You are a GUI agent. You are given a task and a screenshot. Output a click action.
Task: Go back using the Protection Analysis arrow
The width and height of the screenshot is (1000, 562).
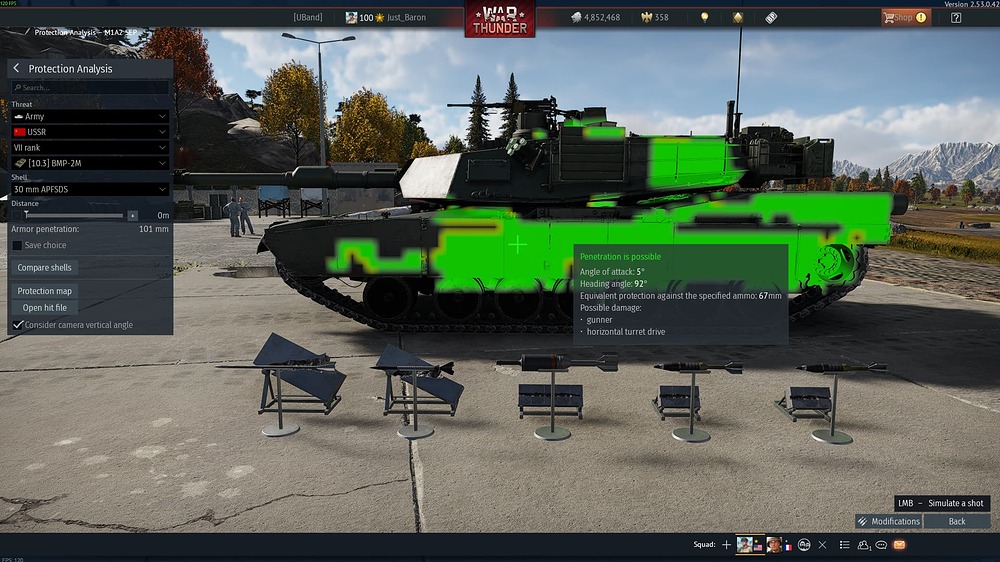pos(17,69)
